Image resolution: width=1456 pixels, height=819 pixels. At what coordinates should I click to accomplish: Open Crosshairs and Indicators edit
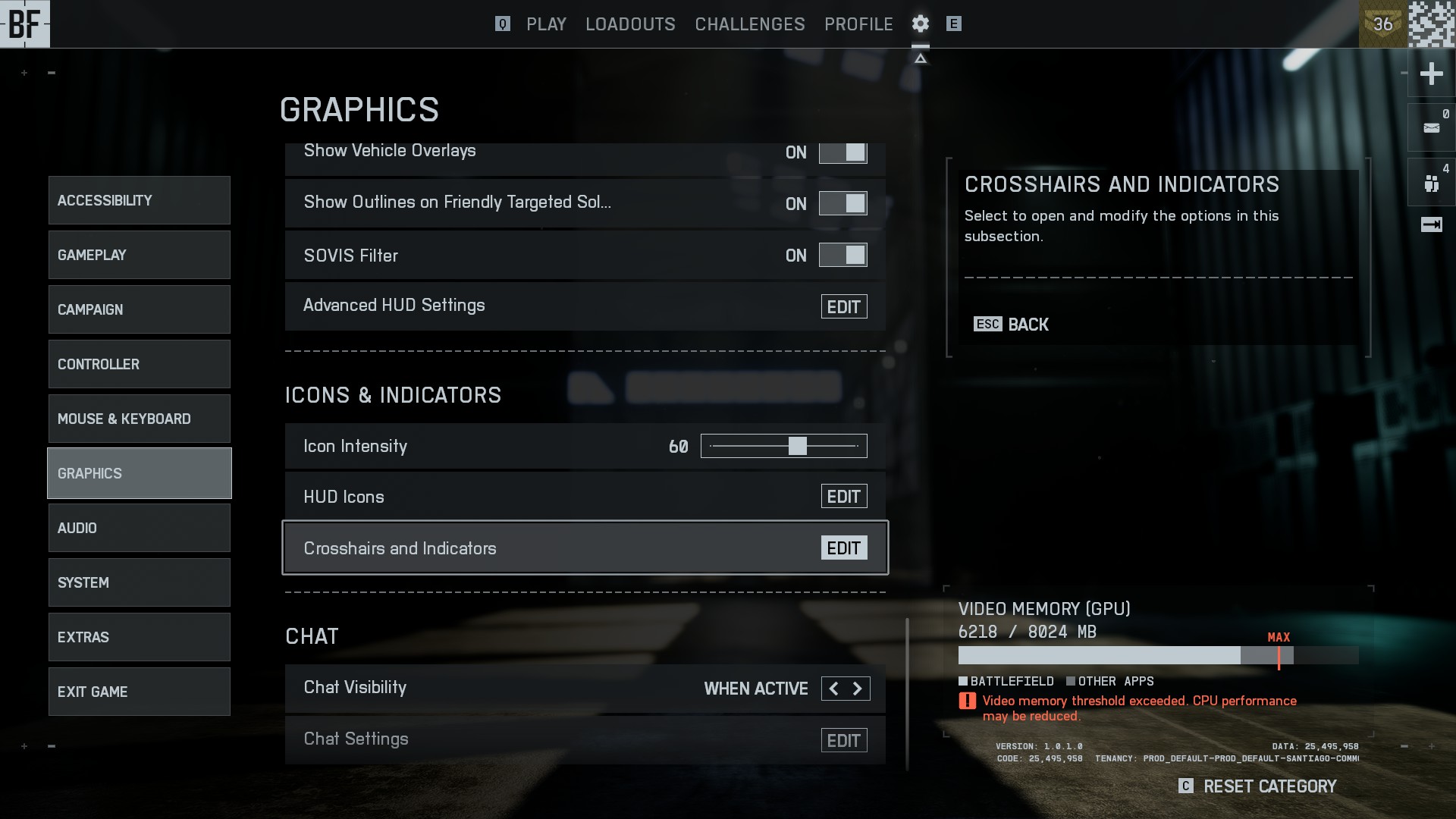tap(843, 548)
